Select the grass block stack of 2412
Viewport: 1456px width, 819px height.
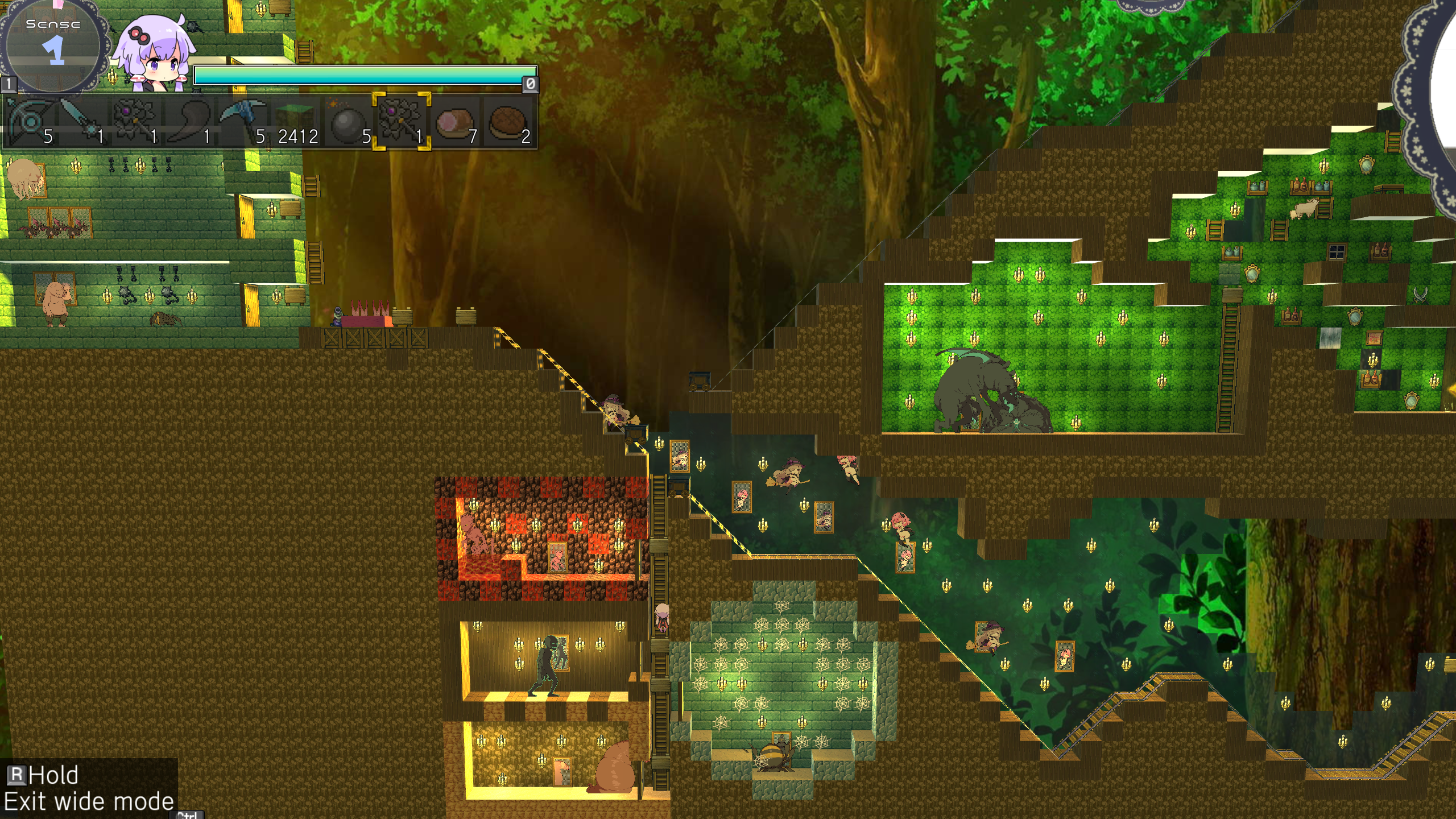295,122
